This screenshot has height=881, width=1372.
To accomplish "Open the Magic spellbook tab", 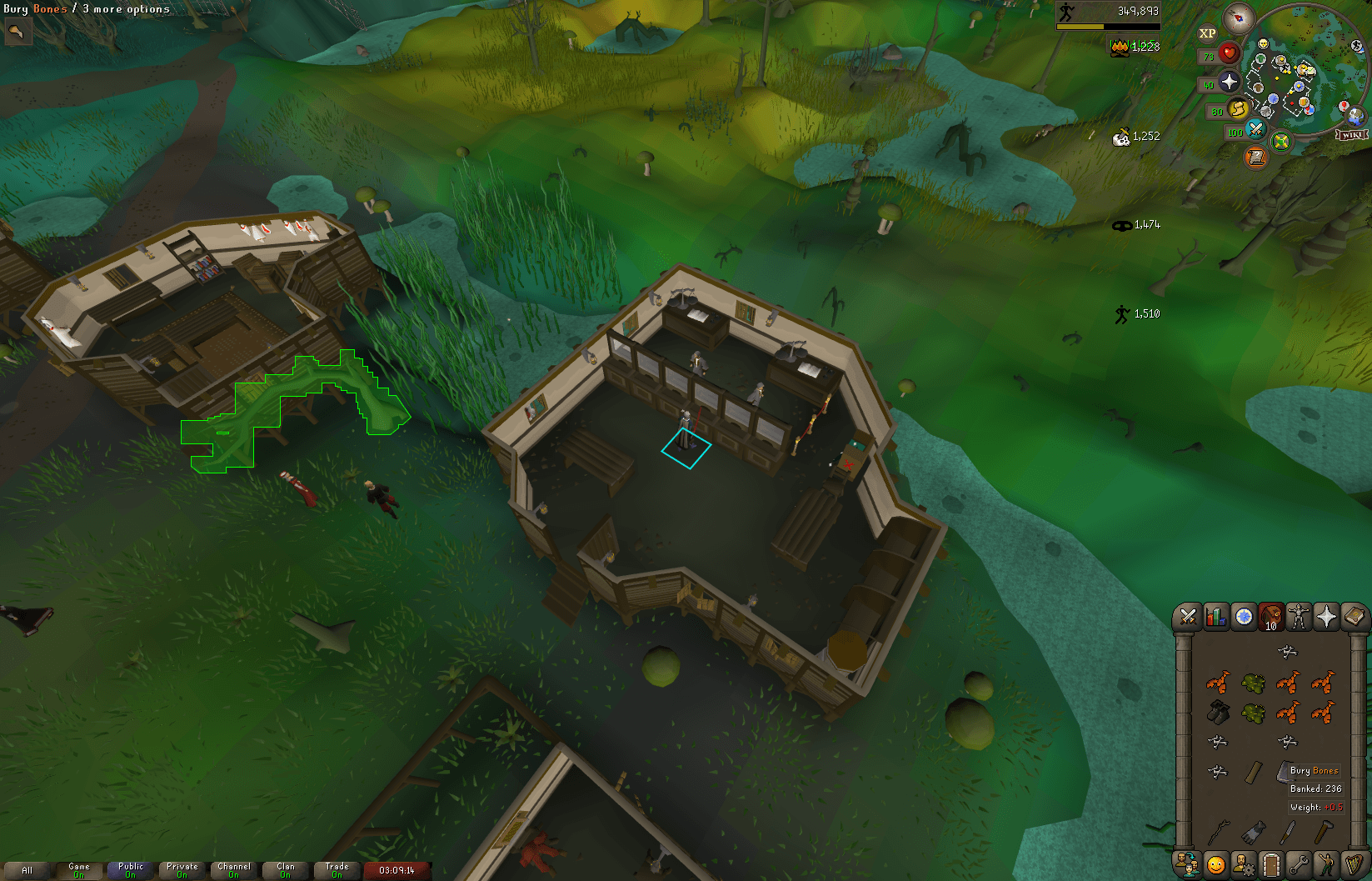I will 1356,618.
